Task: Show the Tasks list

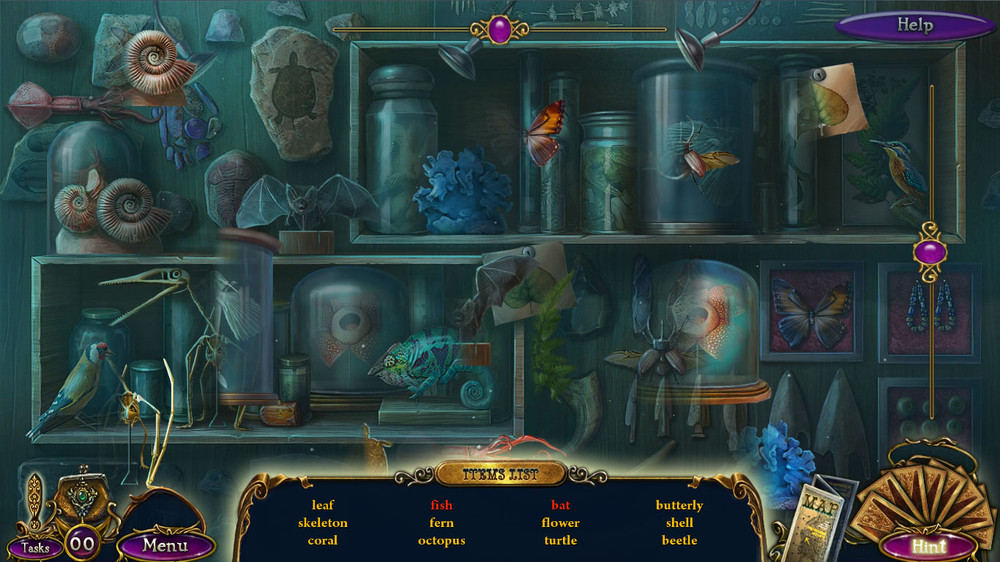Action: tap(35, 547)
